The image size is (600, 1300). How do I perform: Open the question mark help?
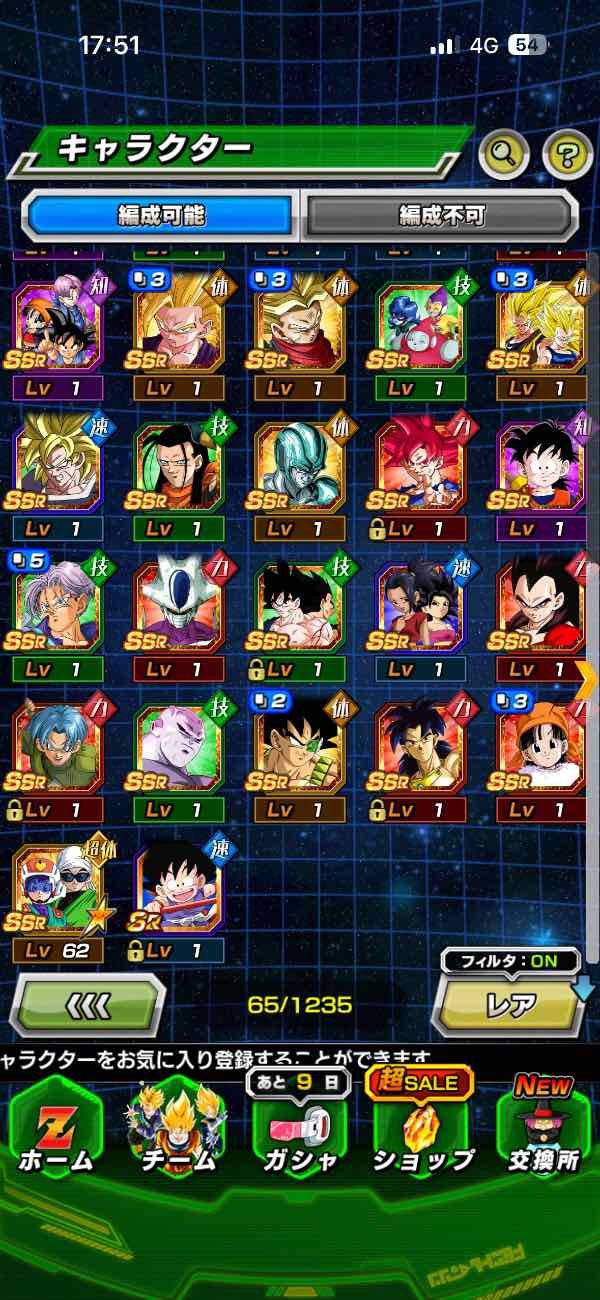567,154
